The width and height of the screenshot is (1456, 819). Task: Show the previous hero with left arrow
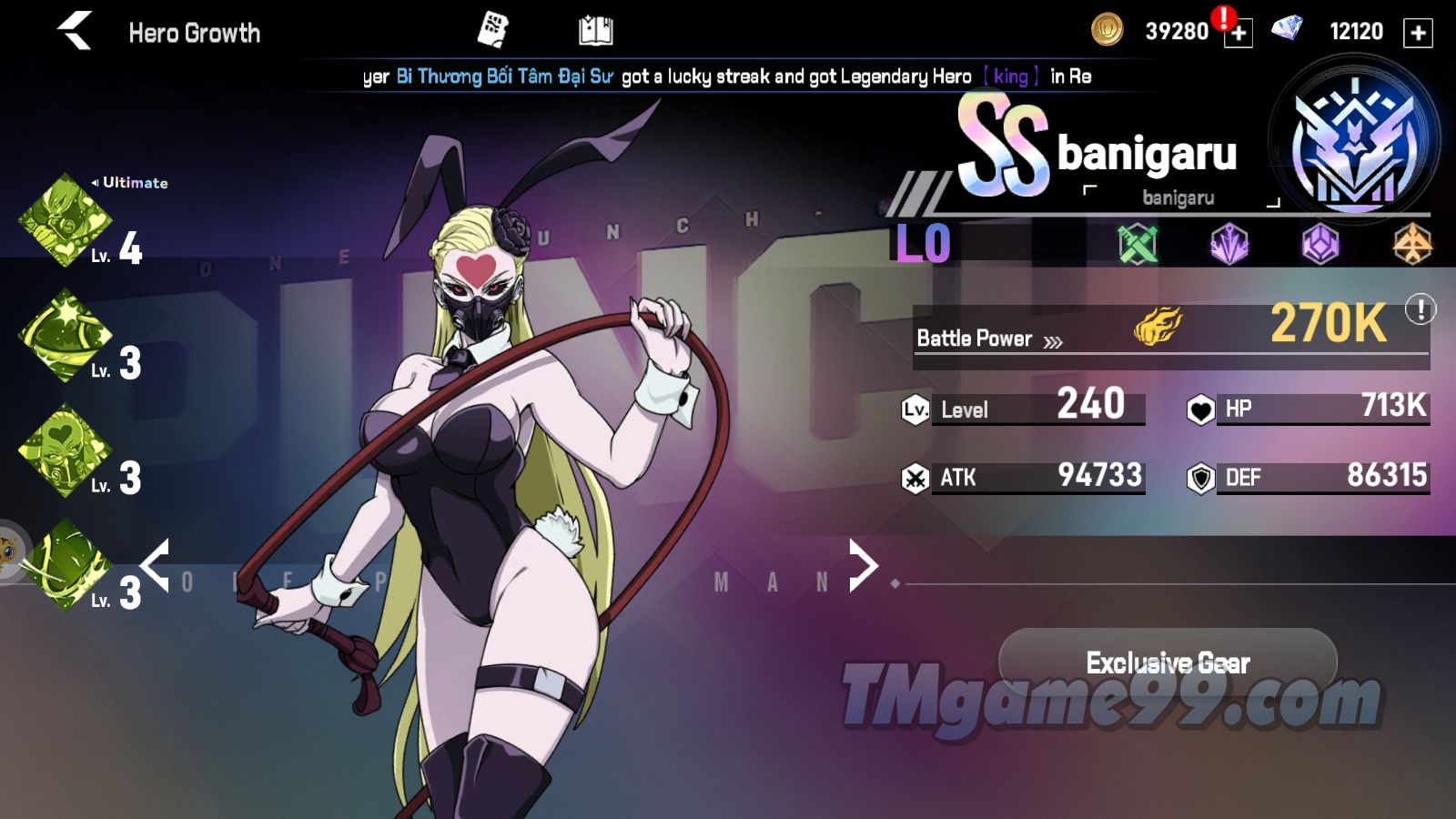tap(155, 565)
